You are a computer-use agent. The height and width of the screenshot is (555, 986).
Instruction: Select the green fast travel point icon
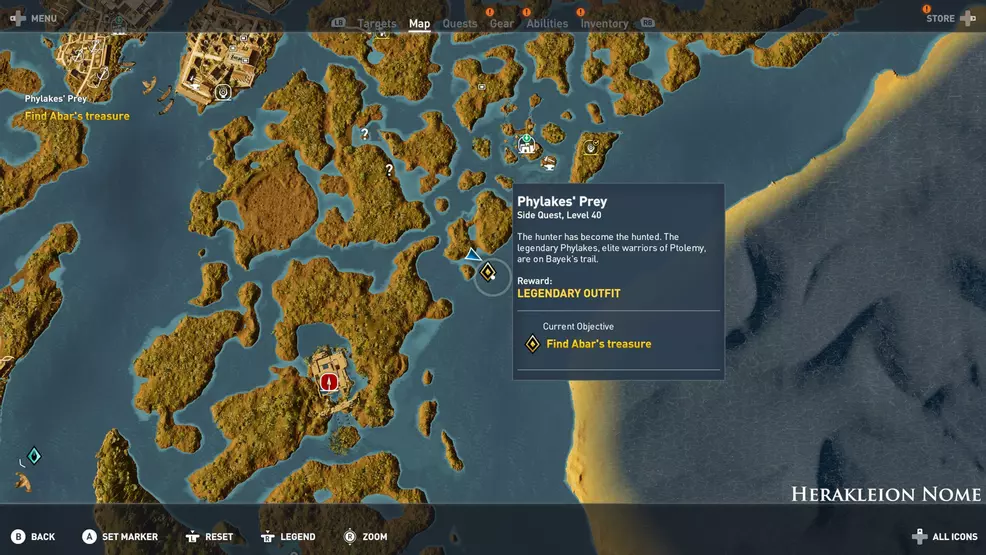pos(526,143)
